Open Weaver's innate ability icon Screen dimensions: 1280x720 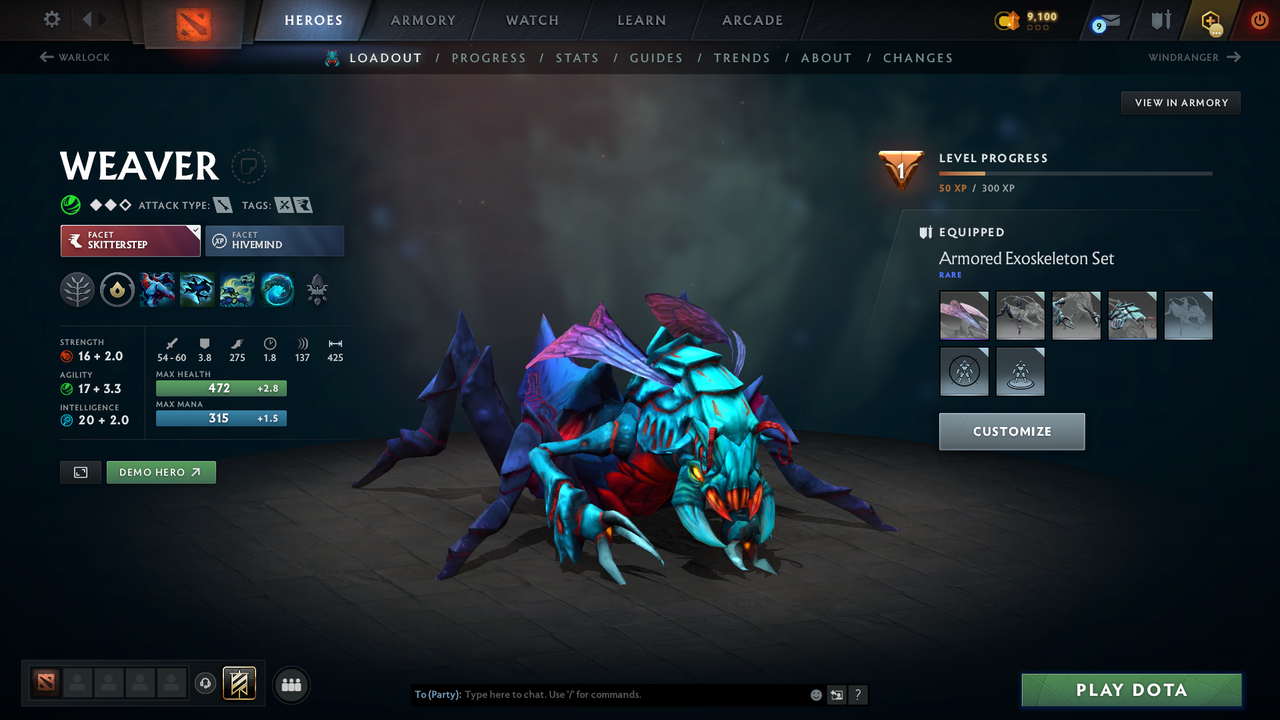coord(77,290)
